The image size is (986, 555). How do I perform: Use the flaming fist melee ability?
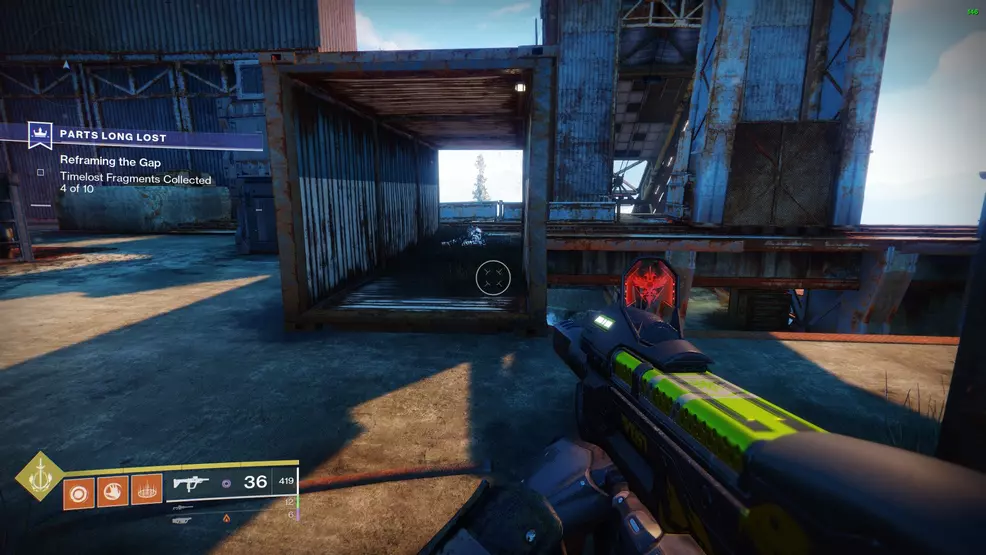click(112, 492)
